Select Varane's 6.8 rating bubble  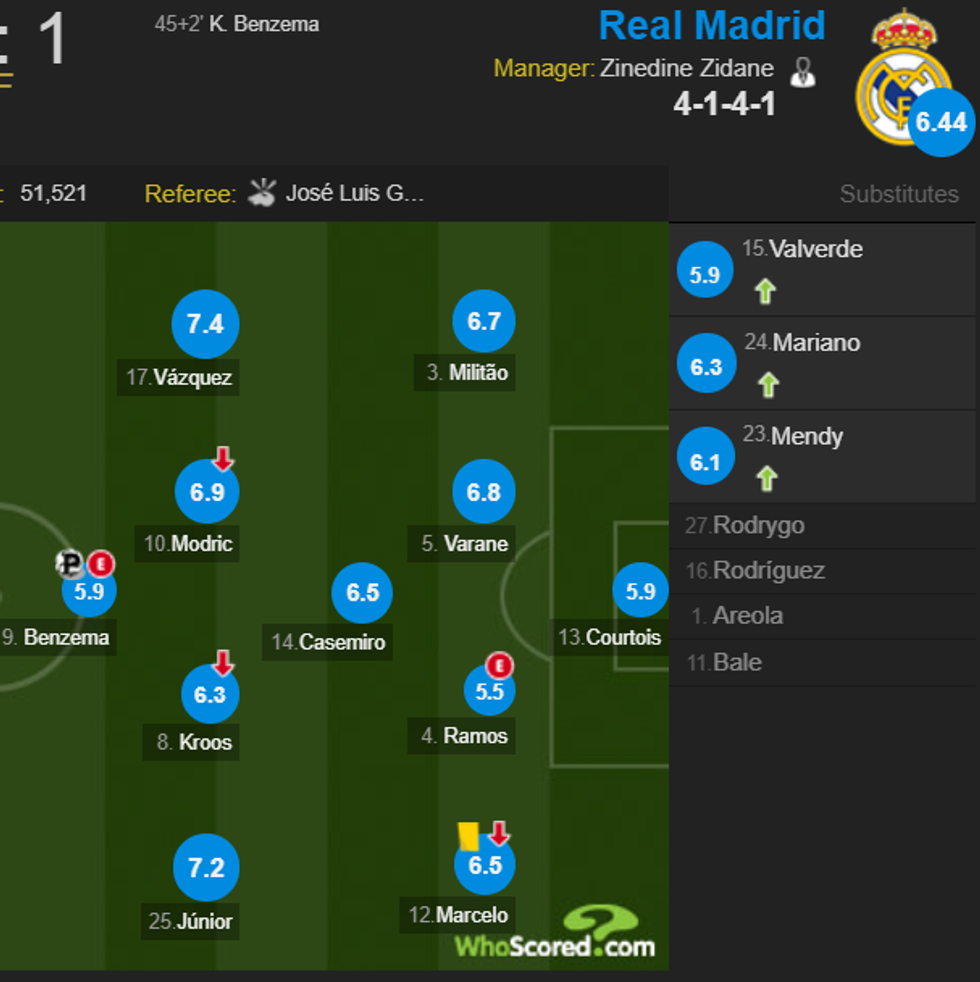[484, 492]
